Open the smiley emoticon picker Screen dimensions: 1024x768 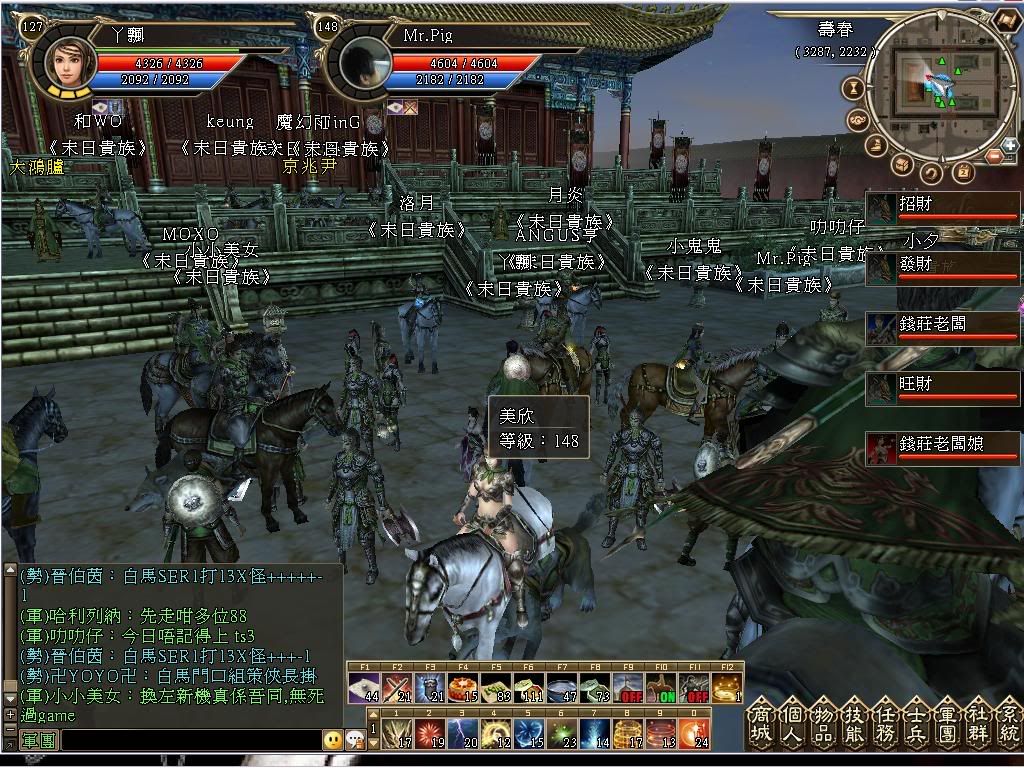tap(332, 740)
